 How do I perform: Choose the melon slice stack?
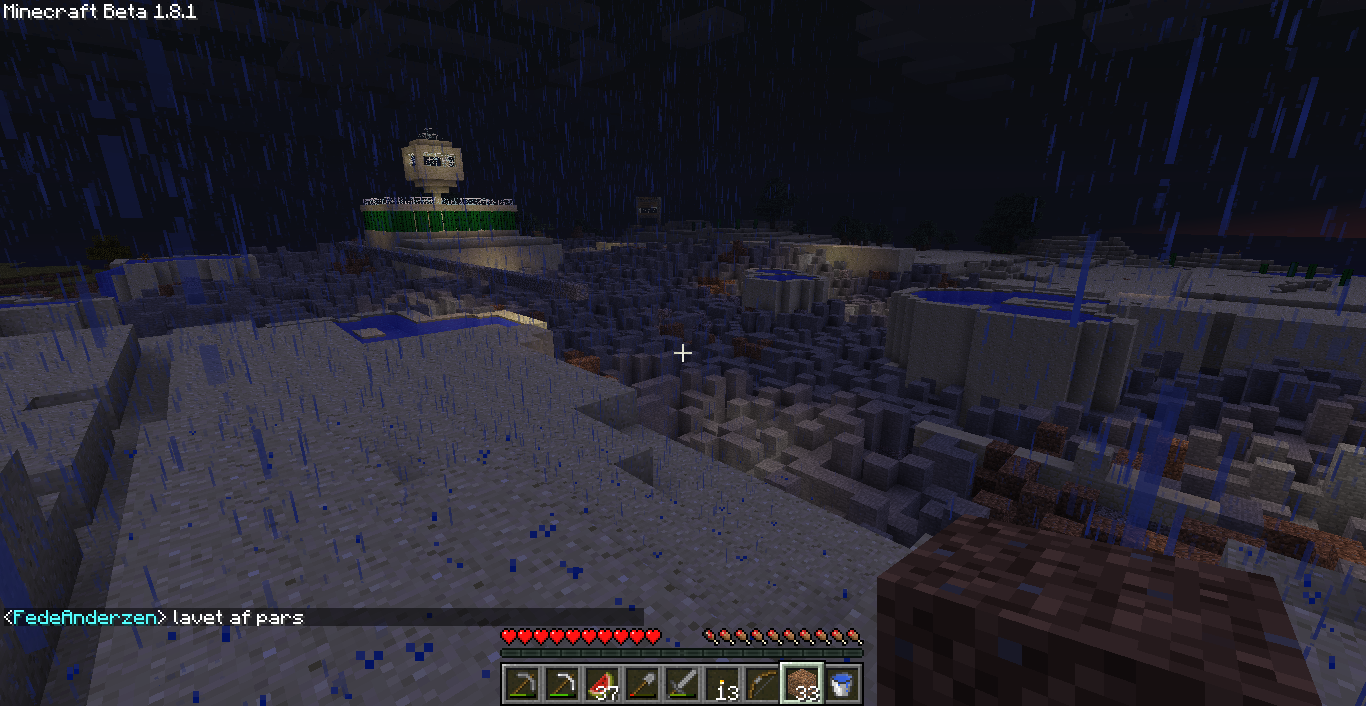pos(602,683)
